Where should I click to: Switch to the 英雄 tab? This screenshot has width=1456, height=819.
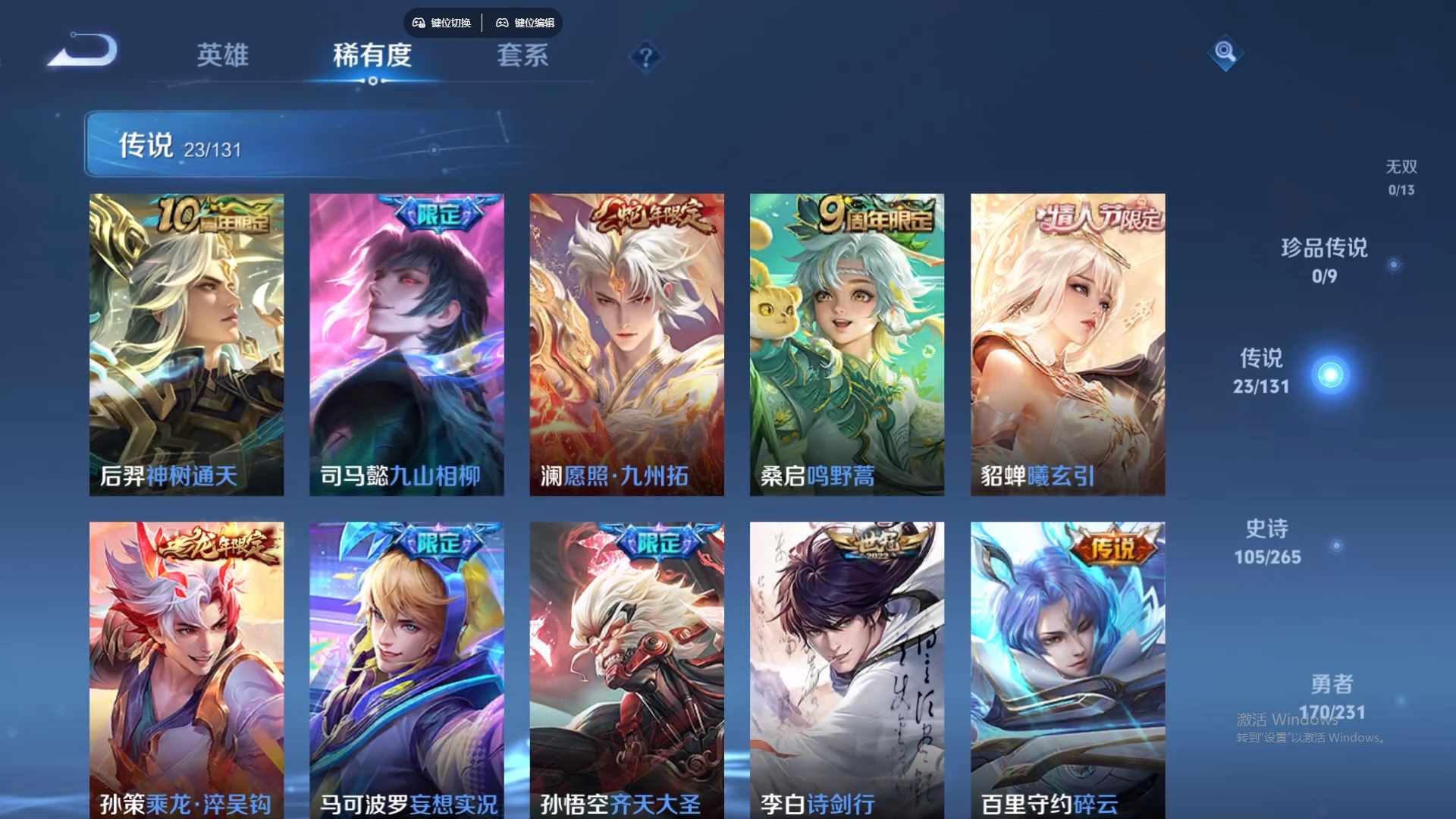pos(223,56)
